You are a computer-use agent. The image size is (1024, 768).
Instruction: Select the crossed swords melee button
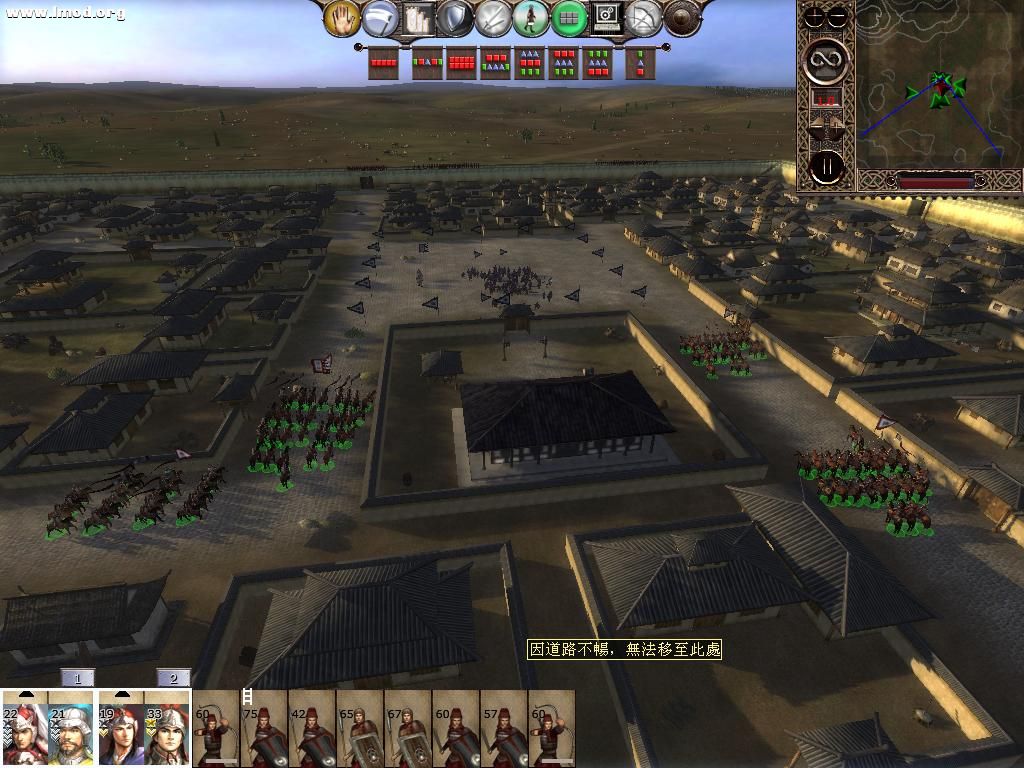pyautogui.click(x=492, y=18)
